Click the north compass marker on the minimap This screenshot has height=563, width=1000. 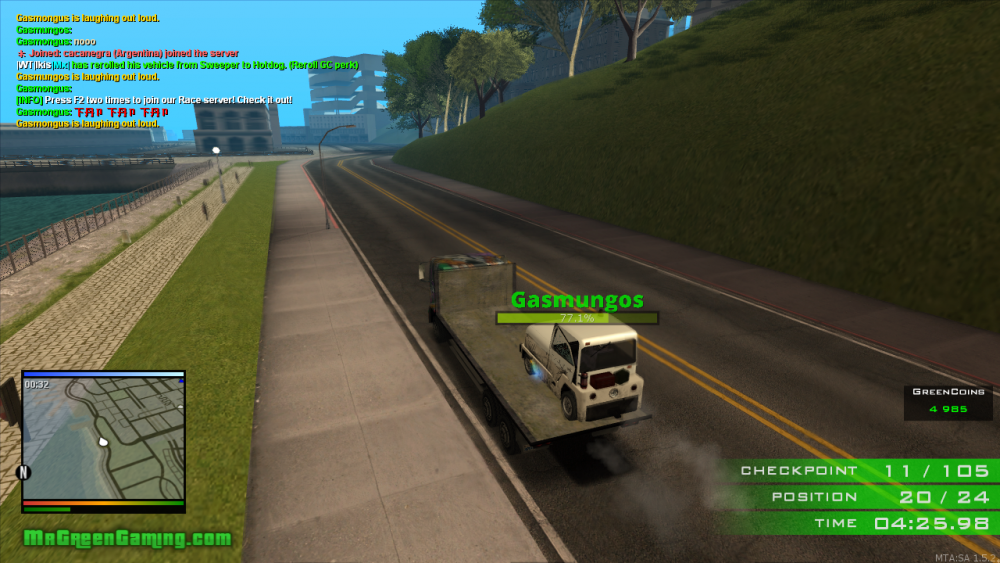[24, 472]
